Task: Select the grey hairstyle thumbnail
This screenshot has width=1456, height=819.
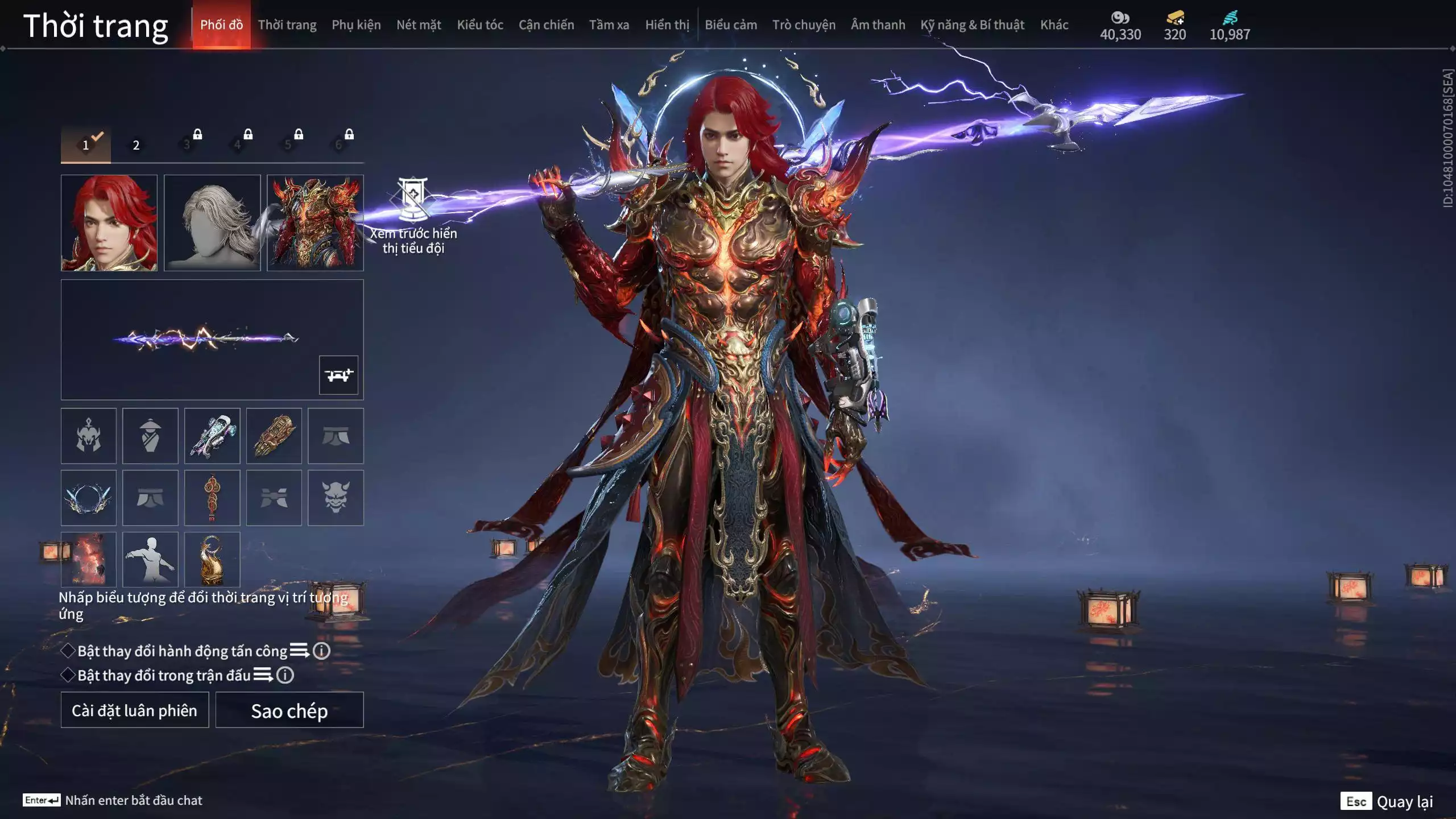Action: tap(212, 223)
